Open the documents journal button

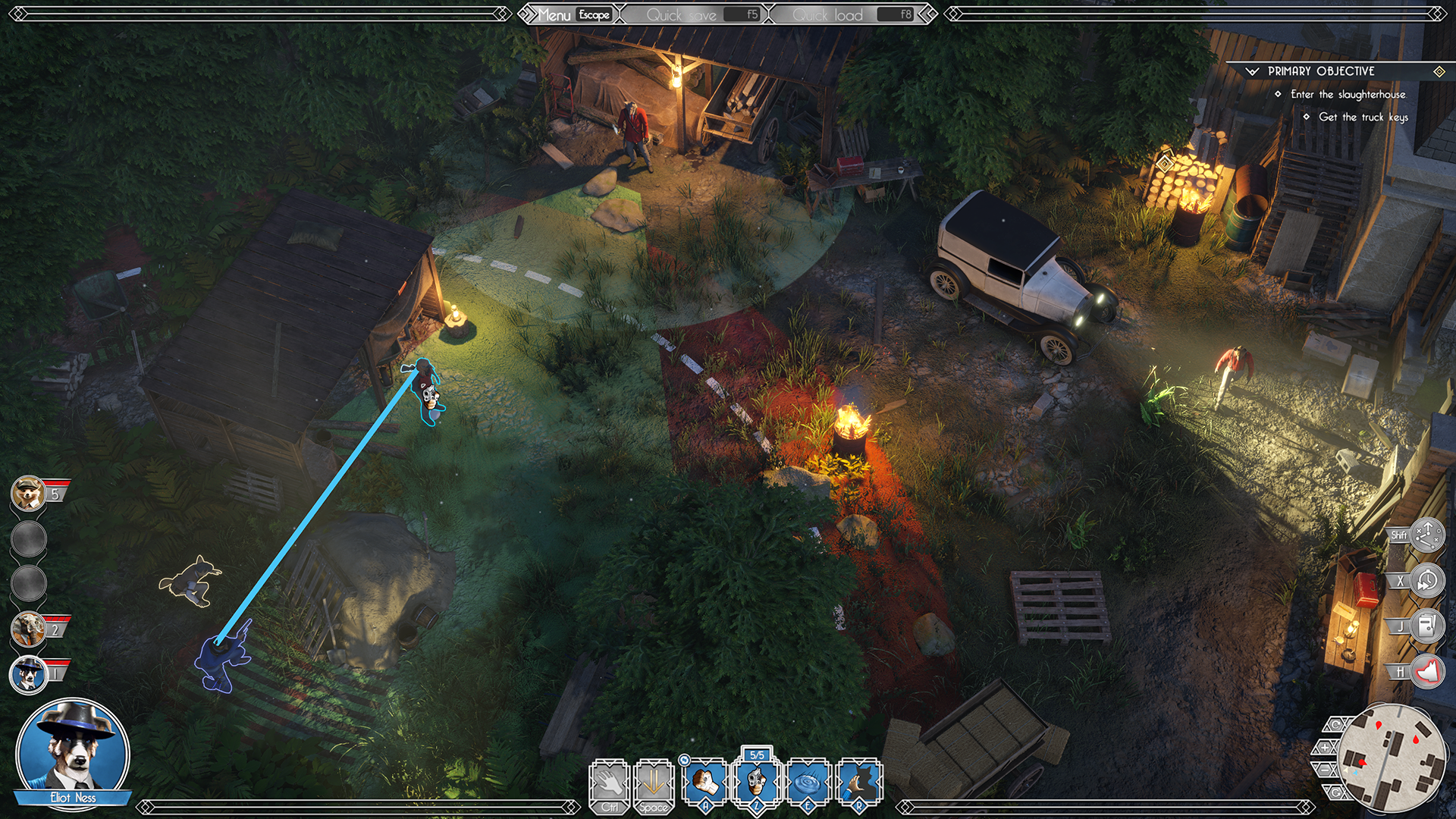pyautogui.click(x=1427, y=626)
